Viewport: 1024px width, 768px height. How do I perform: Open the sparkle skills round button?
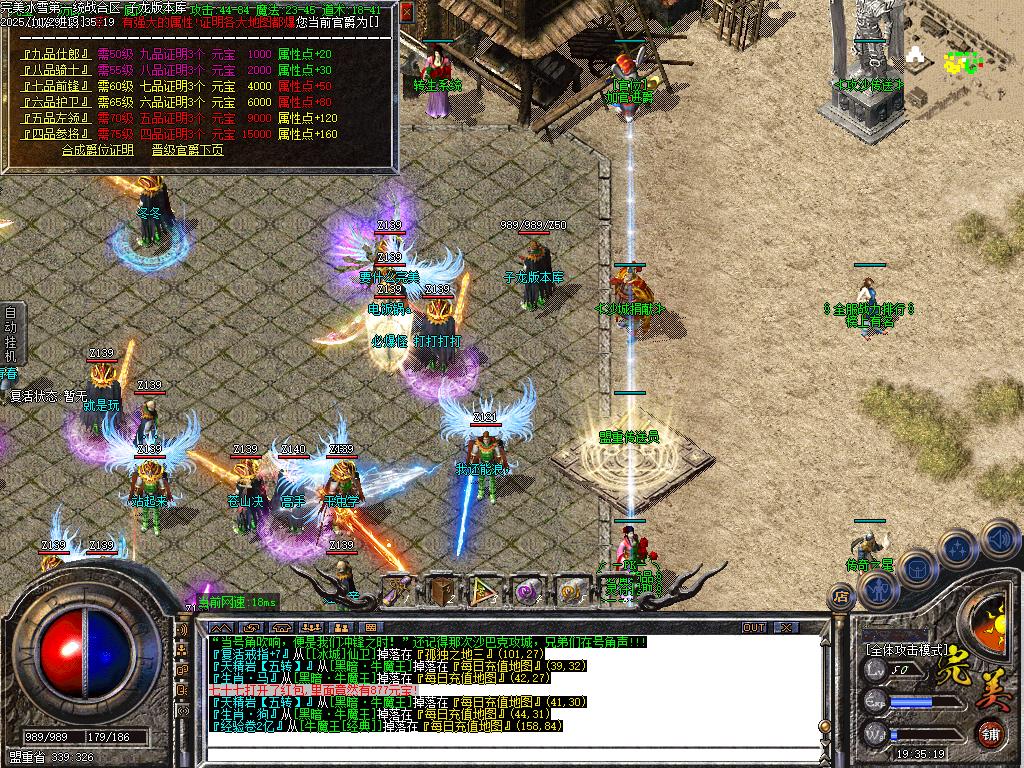click(x=957, y=548)
